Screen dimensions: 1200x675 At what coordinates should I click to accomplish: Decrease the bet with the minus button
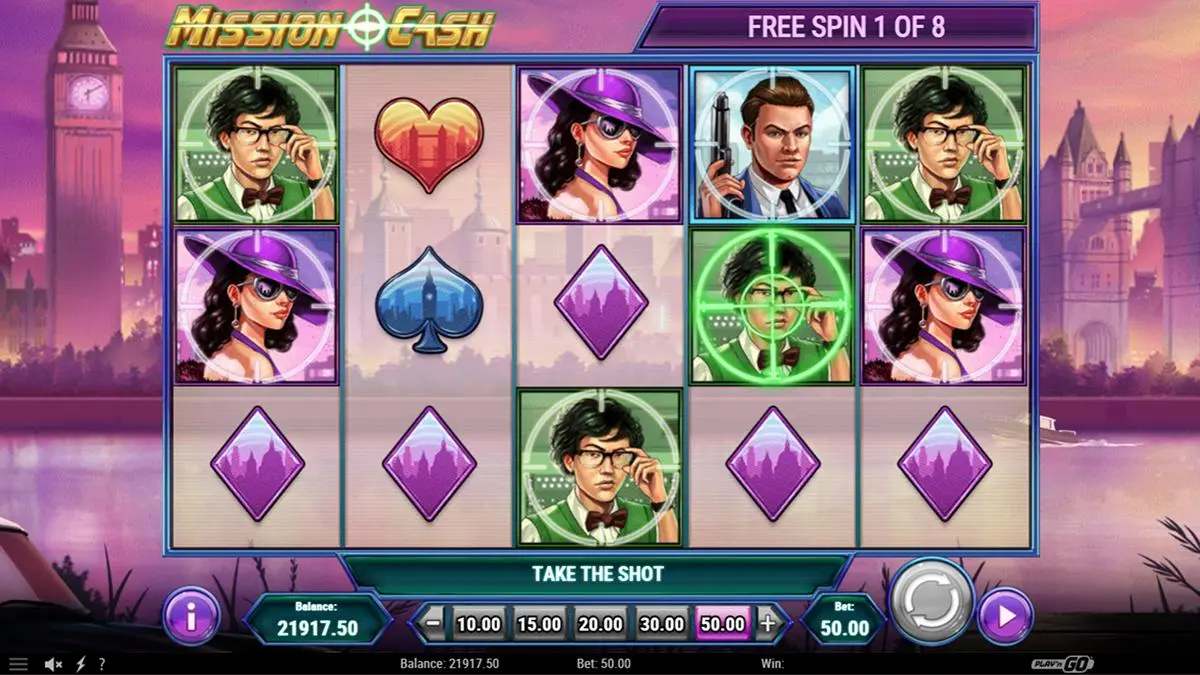432,624
